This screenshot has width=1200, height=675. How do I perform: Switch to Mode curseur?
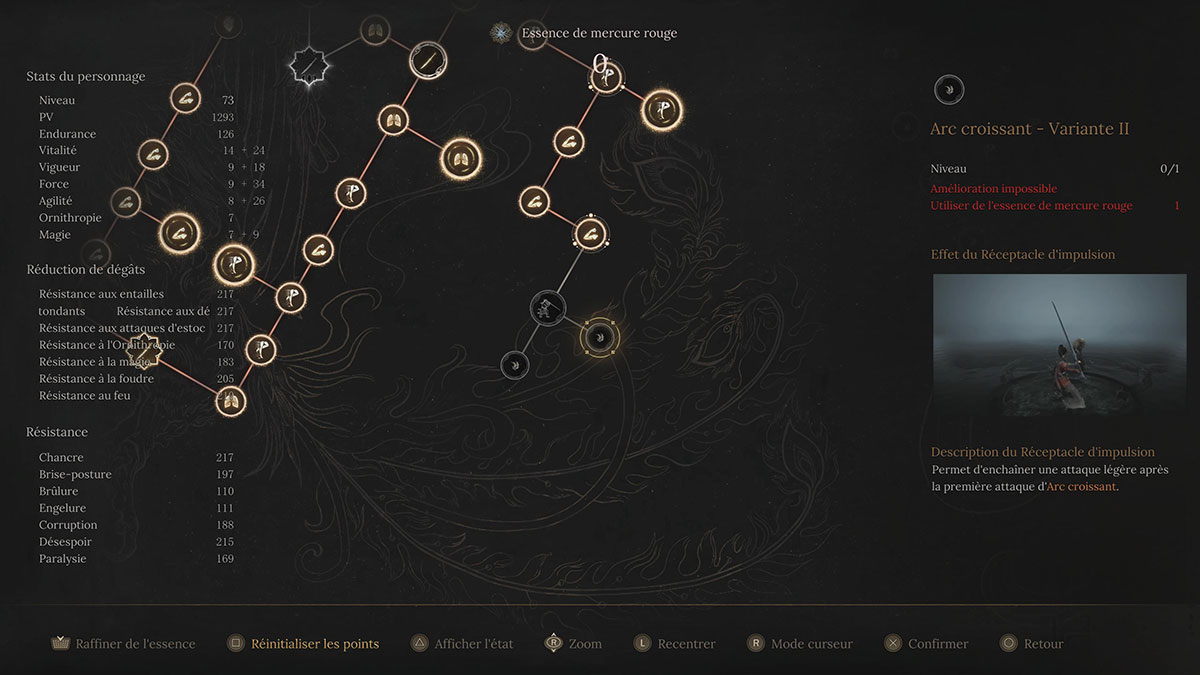pyautogui.click(x=799, y=644)
